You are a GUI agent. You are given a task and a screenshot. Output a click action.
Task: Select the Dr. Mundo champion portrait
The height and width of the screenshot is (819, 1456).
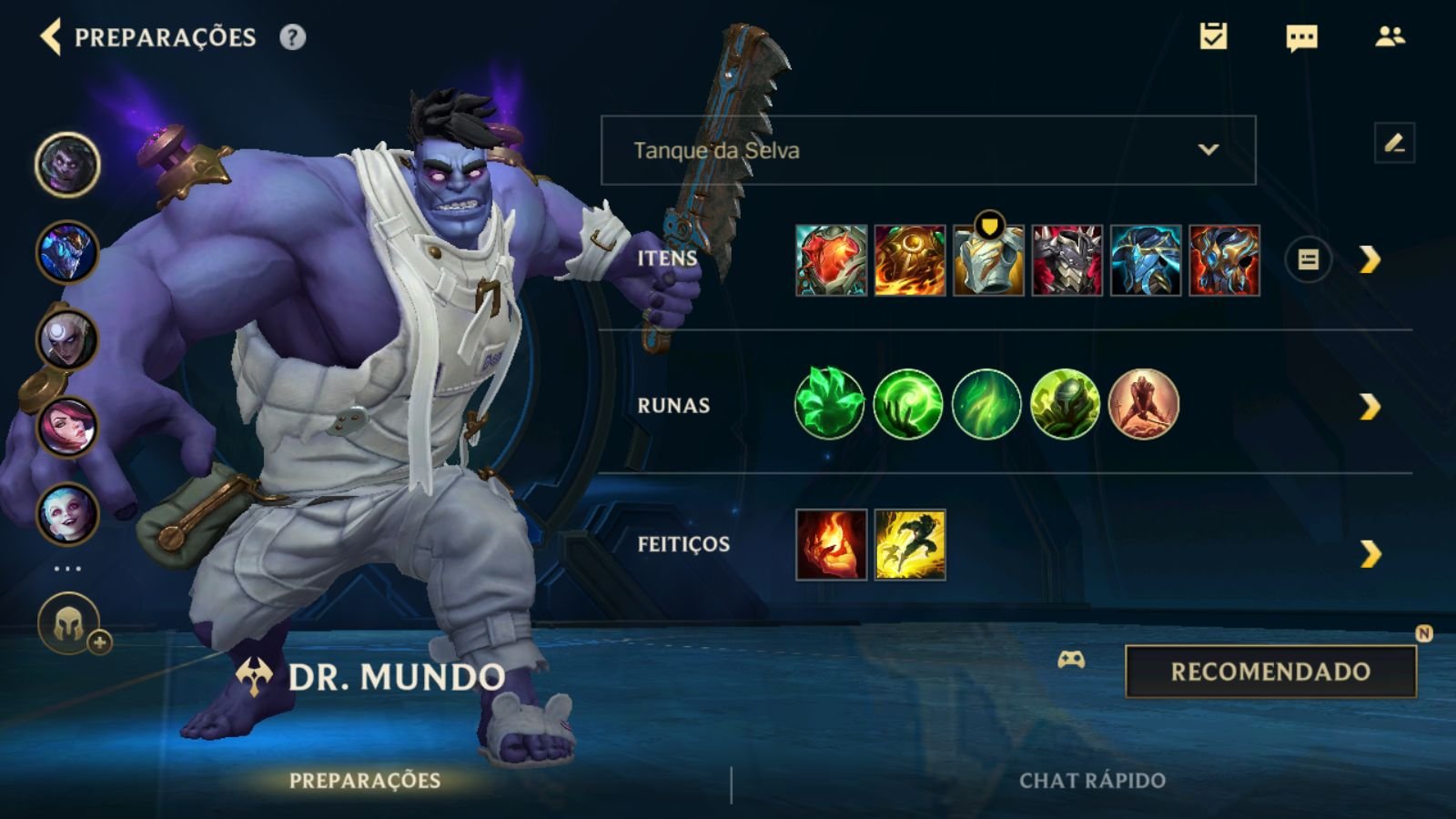67,165
